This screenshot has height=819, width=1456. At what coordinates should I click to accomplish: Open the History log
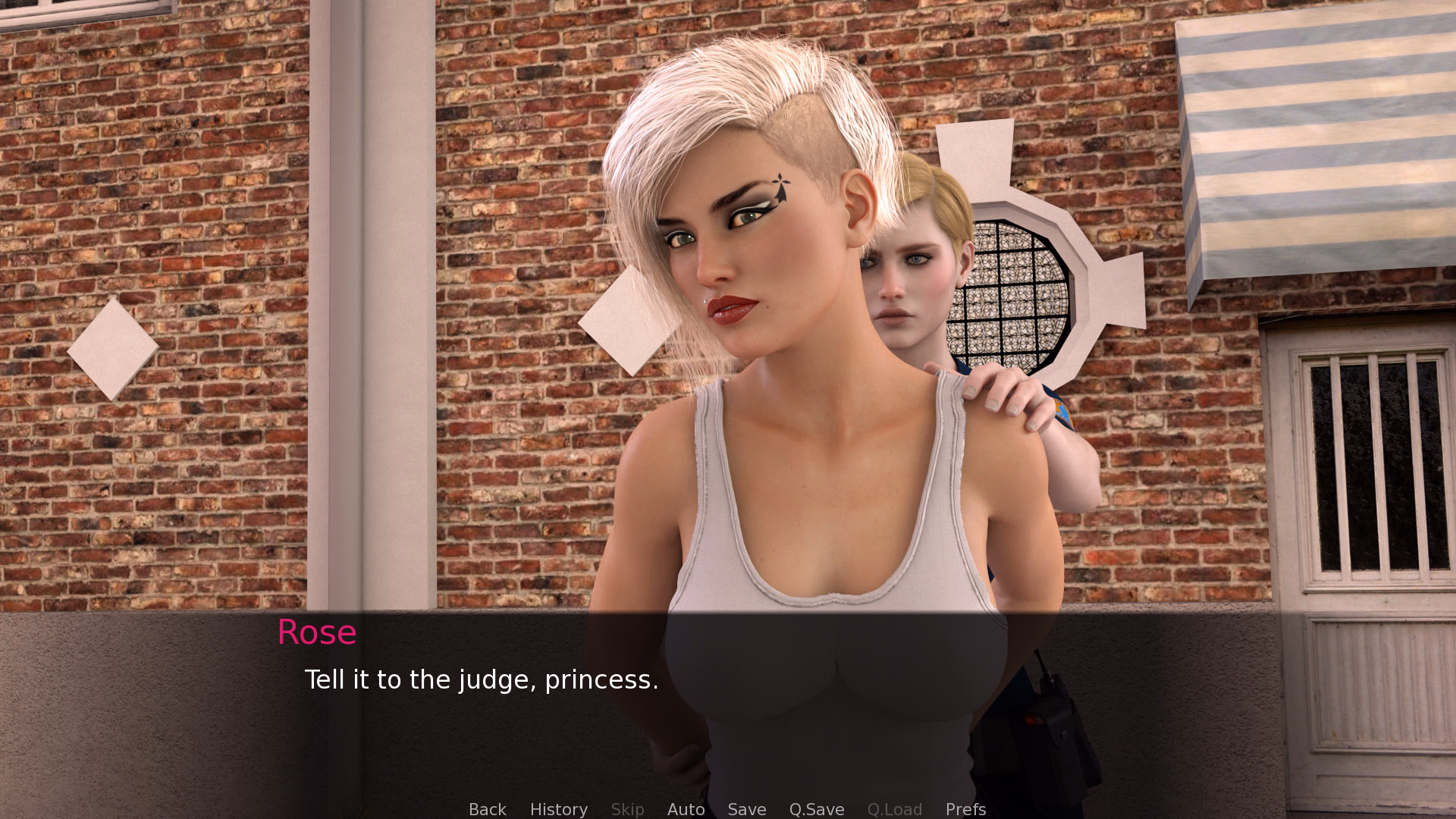558,809
